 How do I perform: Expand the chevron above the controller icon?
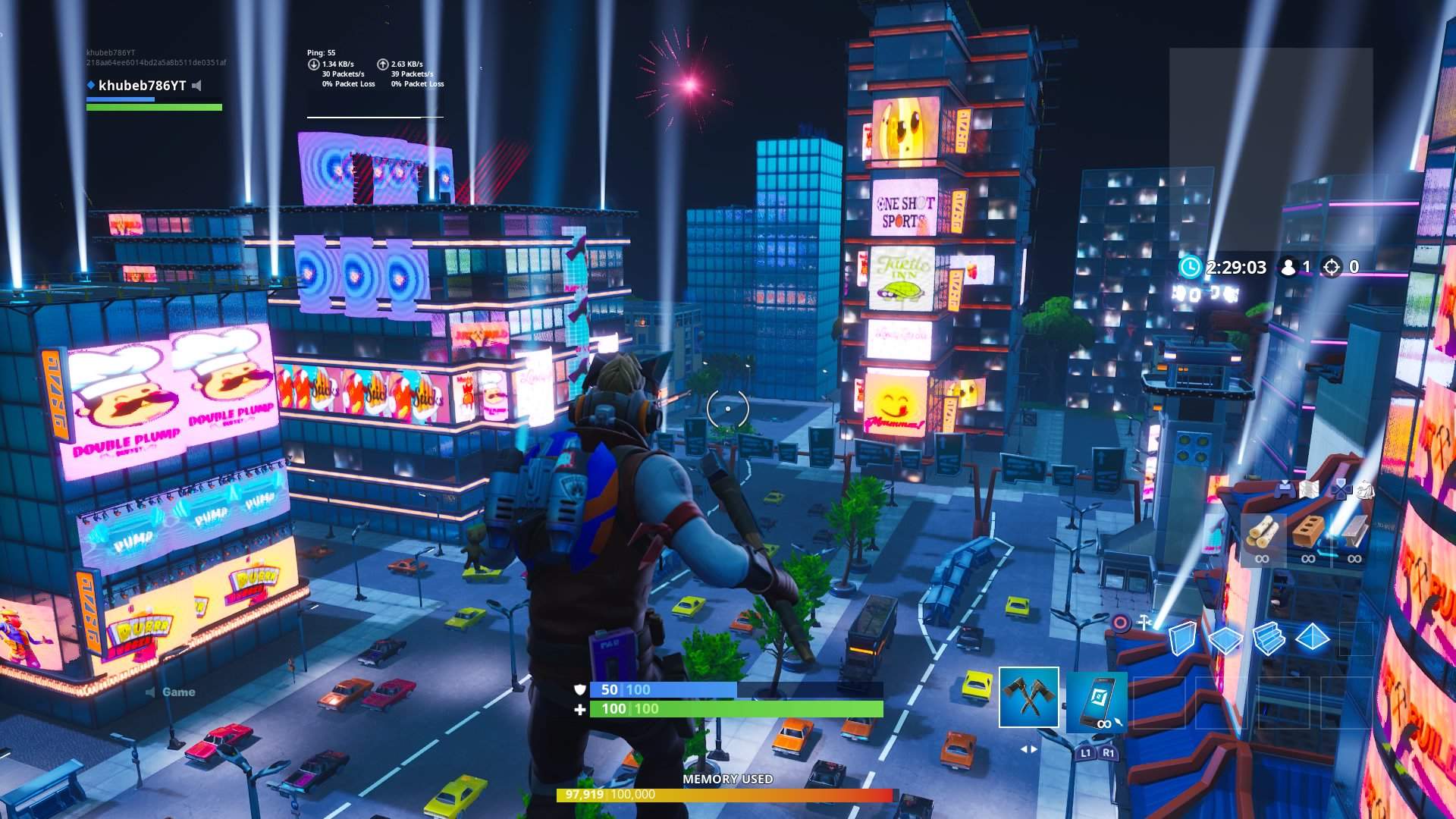tap(1285, 481)
